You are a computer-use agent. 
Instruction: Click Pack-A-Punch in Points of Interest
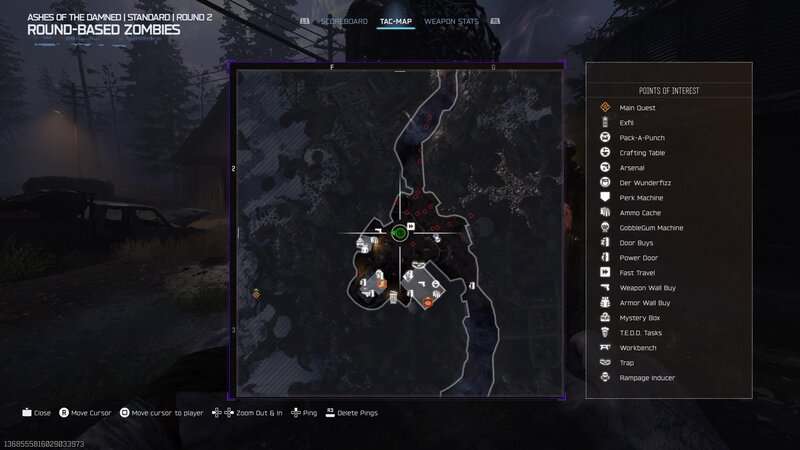click(x=642, y=137)
